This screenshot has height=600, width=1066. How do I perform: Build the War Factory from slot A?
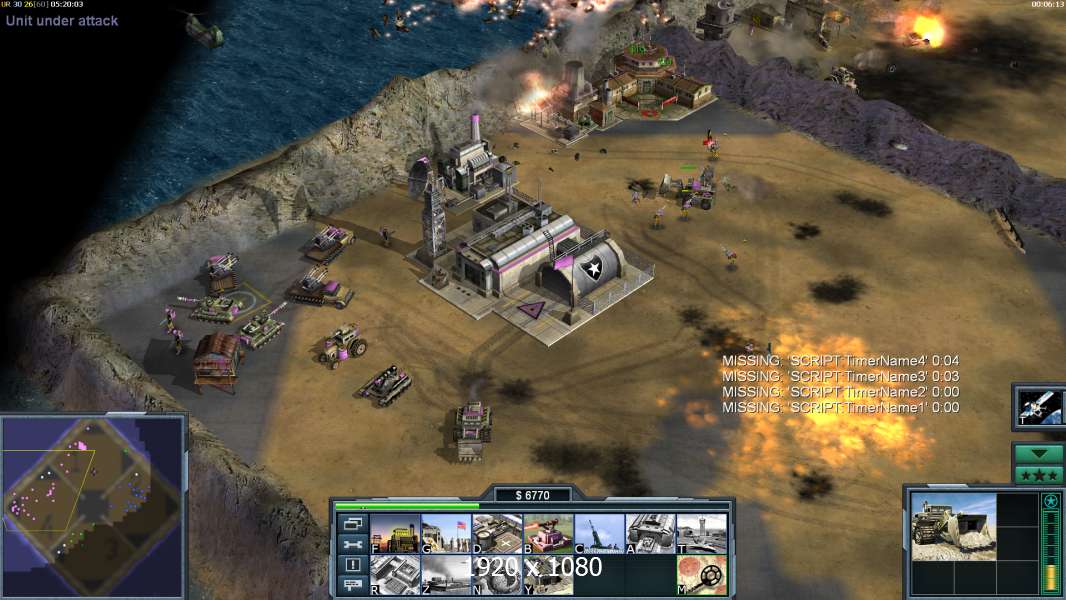click(x=651, y=534)
